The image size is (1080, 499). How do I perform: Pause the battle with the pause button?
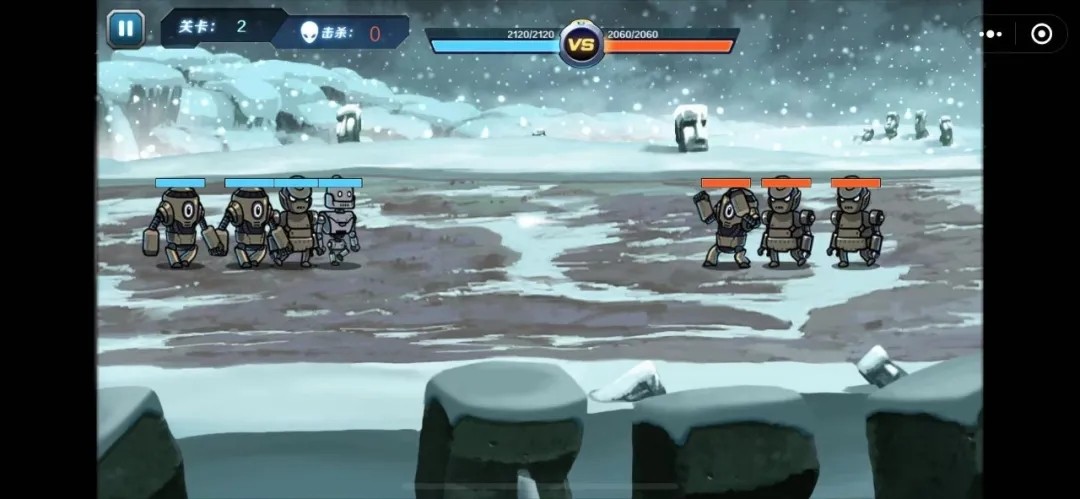126,28
